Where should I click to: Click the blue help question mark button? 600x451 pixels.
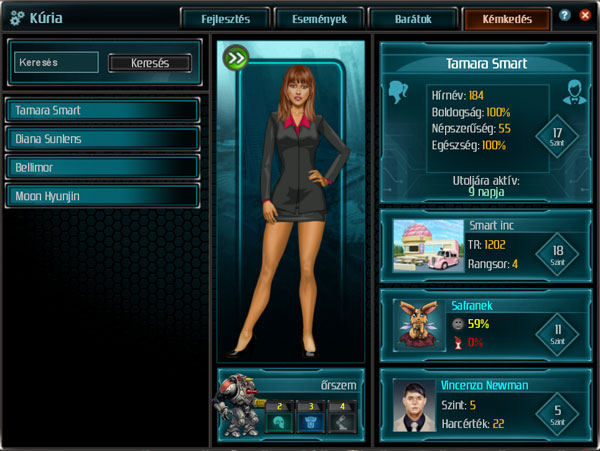point(566,16)
